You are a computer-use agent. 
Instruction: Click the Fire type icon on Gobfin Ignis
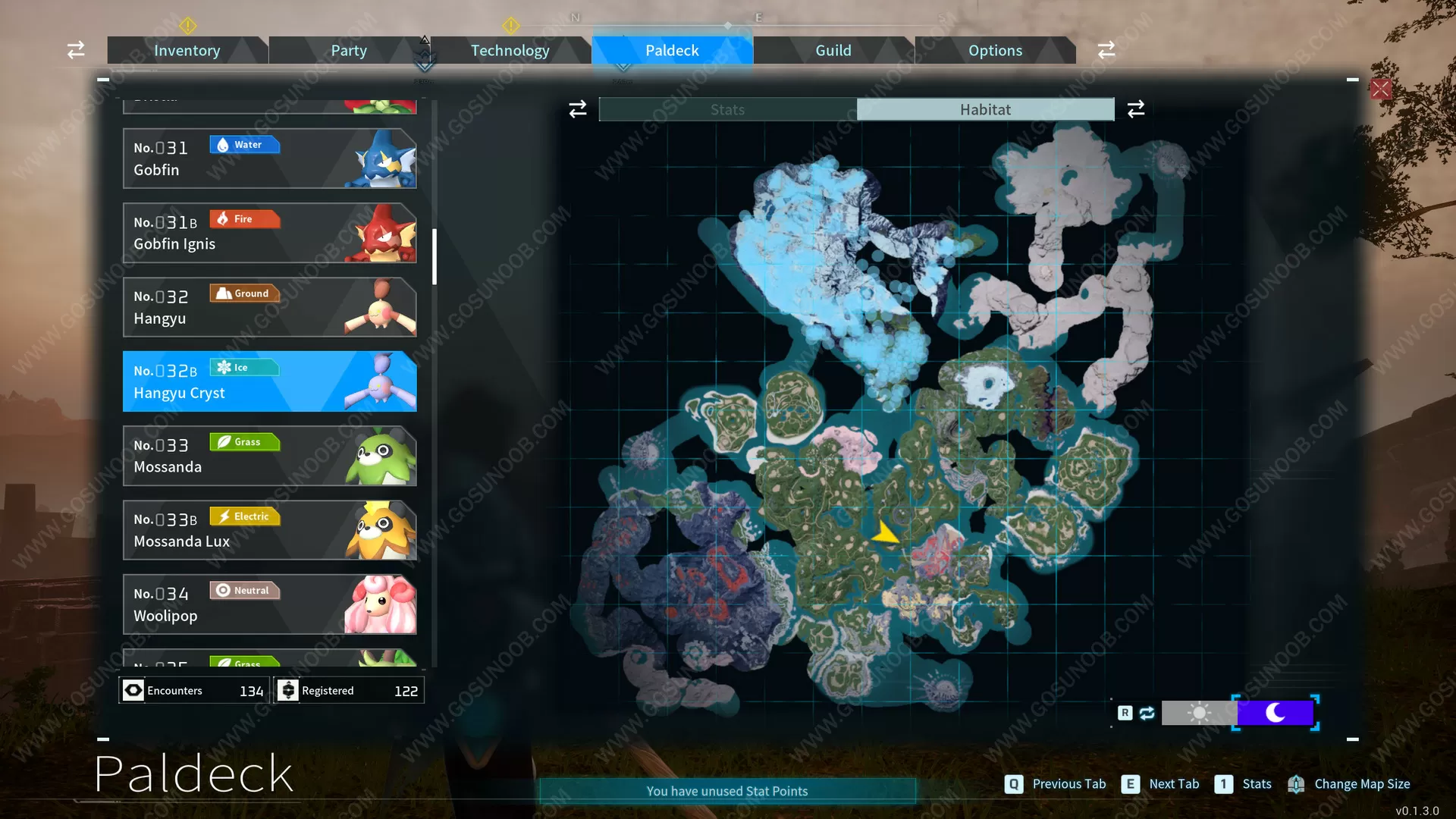[244, 218]
